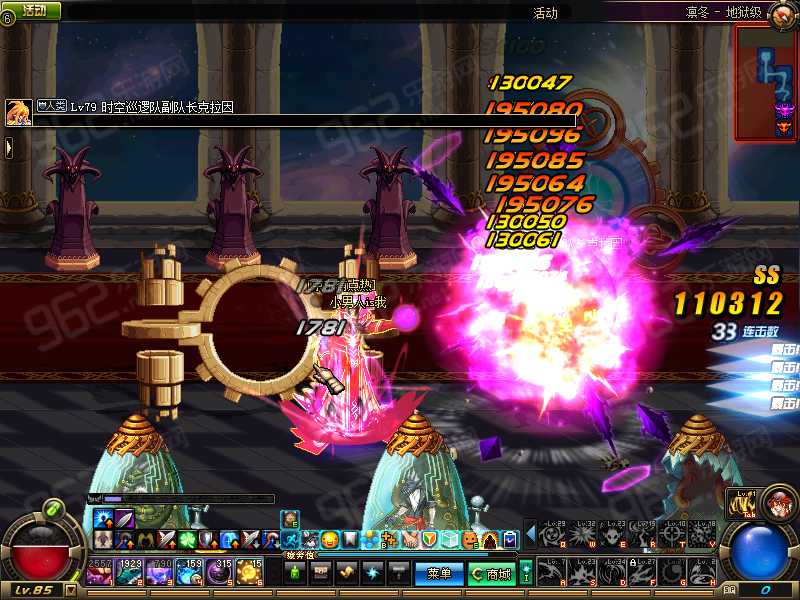Screen dimensions: 800x600
Task: Use the consumable in quick slot 1
Action: 100,573
